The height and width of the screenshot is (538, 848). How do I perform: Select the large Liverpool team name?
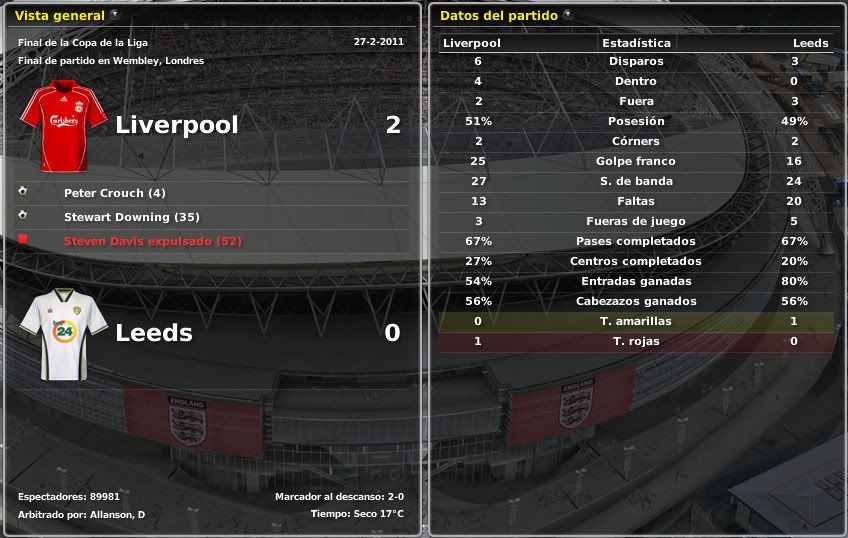pos(177,125)
